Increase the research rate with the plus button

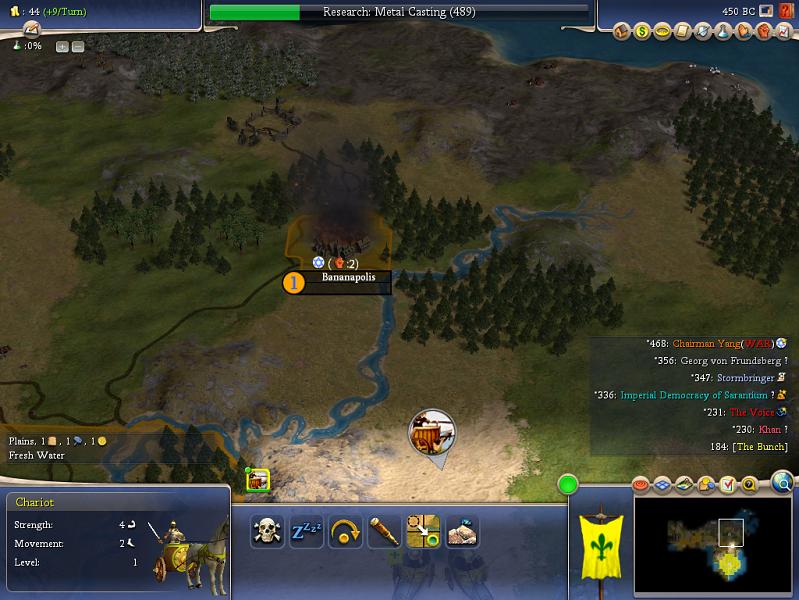click(x=62, y=46)
